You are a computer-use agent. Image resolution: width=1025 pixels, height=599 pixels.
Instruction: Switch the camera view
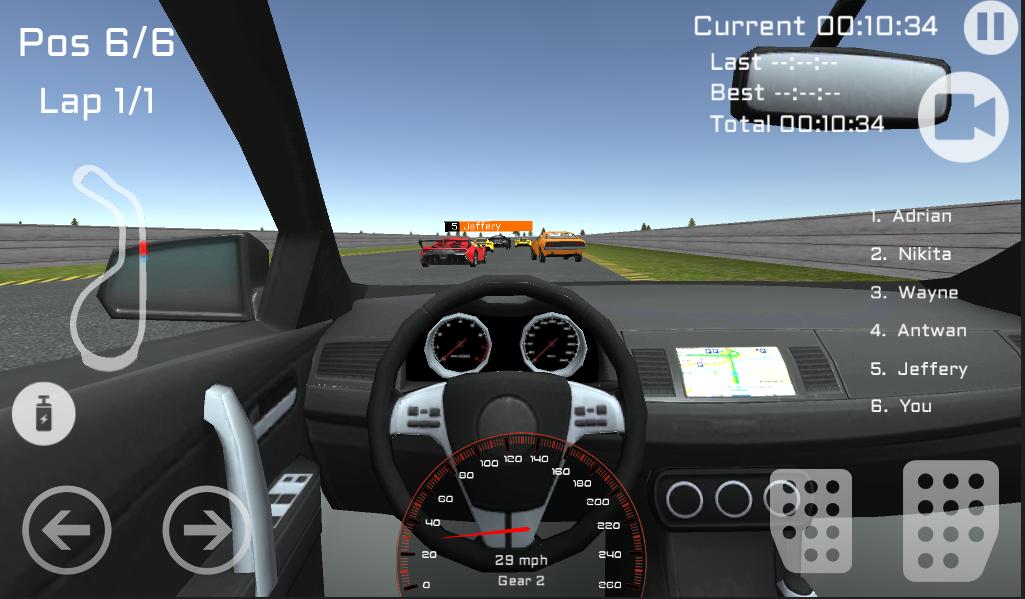click(x=965, y=116)
